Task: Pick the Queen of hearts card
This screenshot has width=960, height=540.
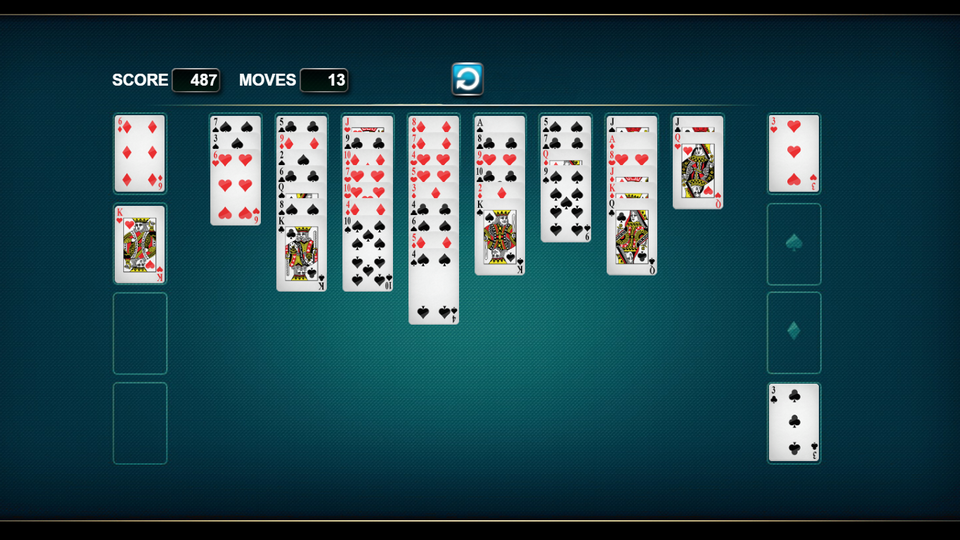Action: (697, 173)
